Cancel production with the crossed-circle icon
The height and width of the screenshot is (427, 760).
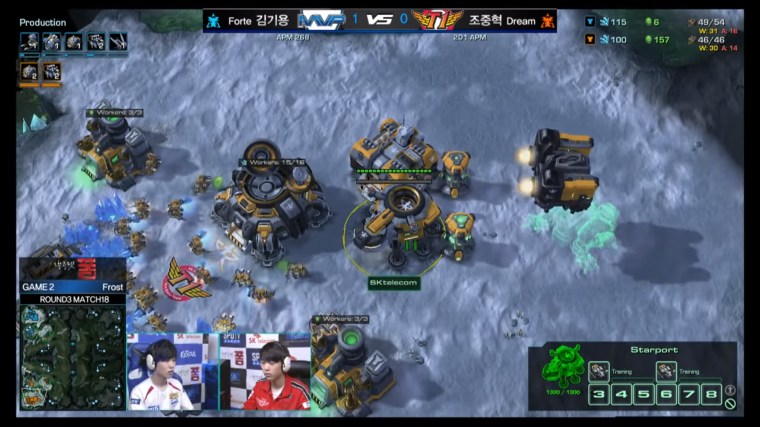tap(730, 404)
